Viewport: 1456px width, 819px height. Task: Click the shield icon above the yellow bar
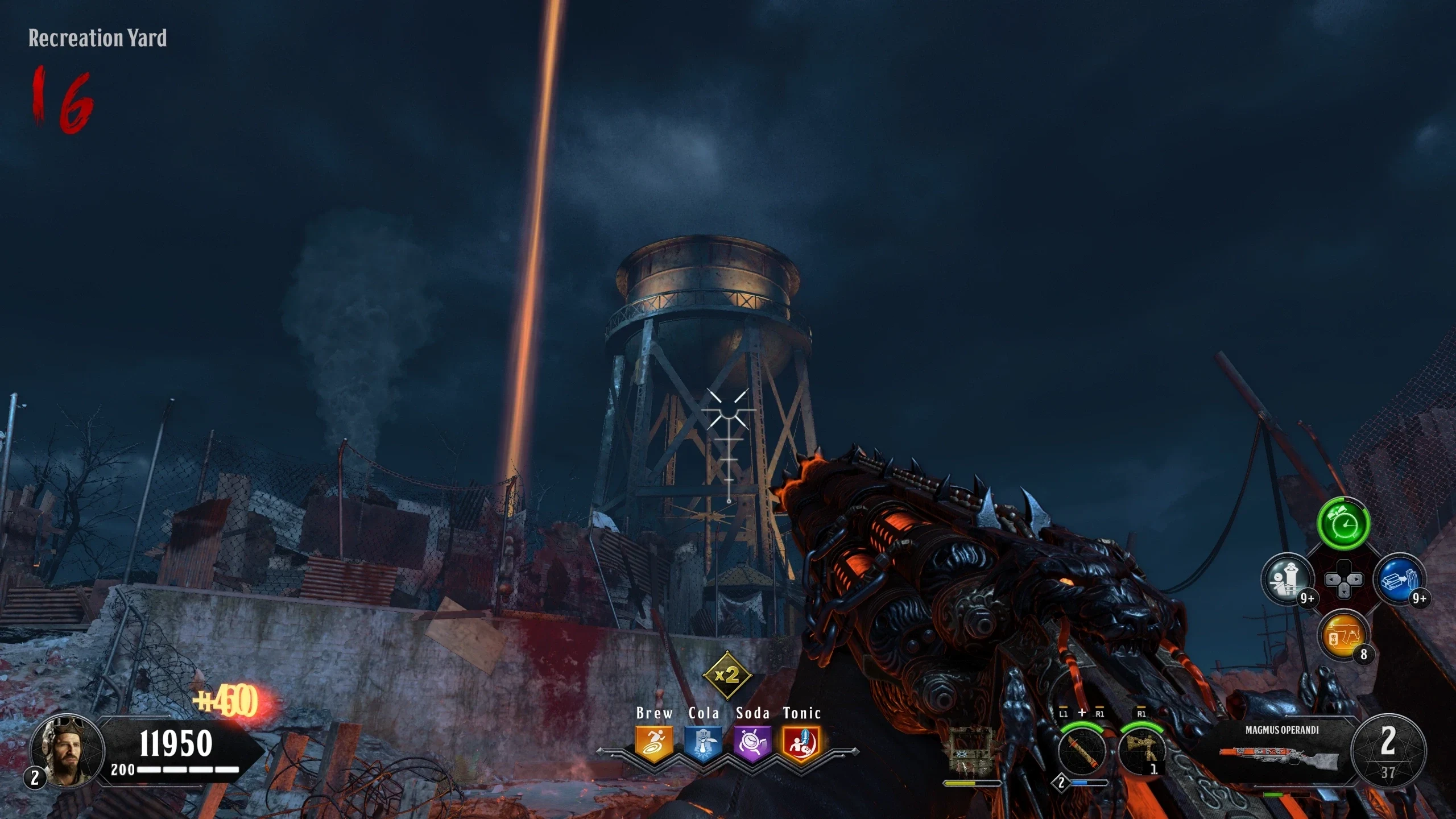coord(971,751)
